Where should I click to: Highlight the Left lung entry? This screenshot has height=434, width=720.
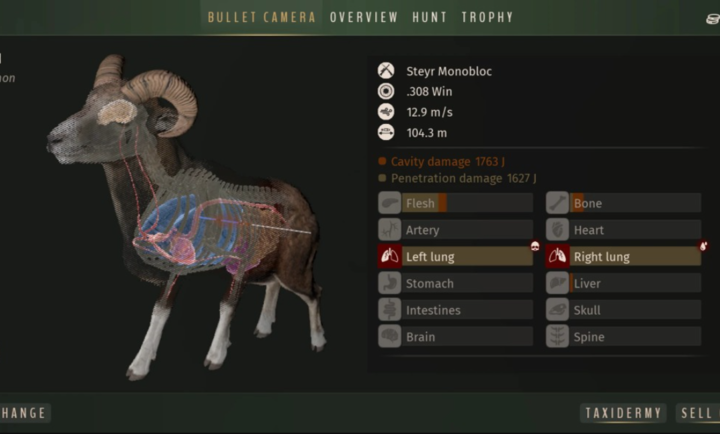tap(455, 257)
